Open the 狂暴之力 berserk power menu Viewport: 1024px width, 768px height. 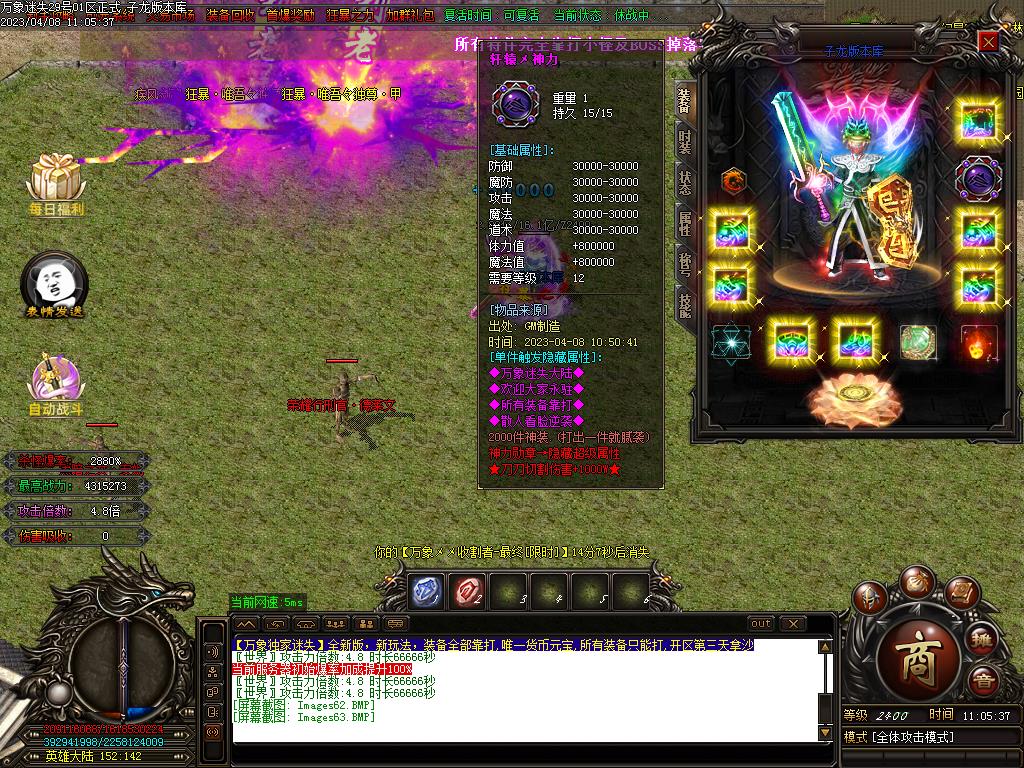pyautogui.click(x=350, y=16)
